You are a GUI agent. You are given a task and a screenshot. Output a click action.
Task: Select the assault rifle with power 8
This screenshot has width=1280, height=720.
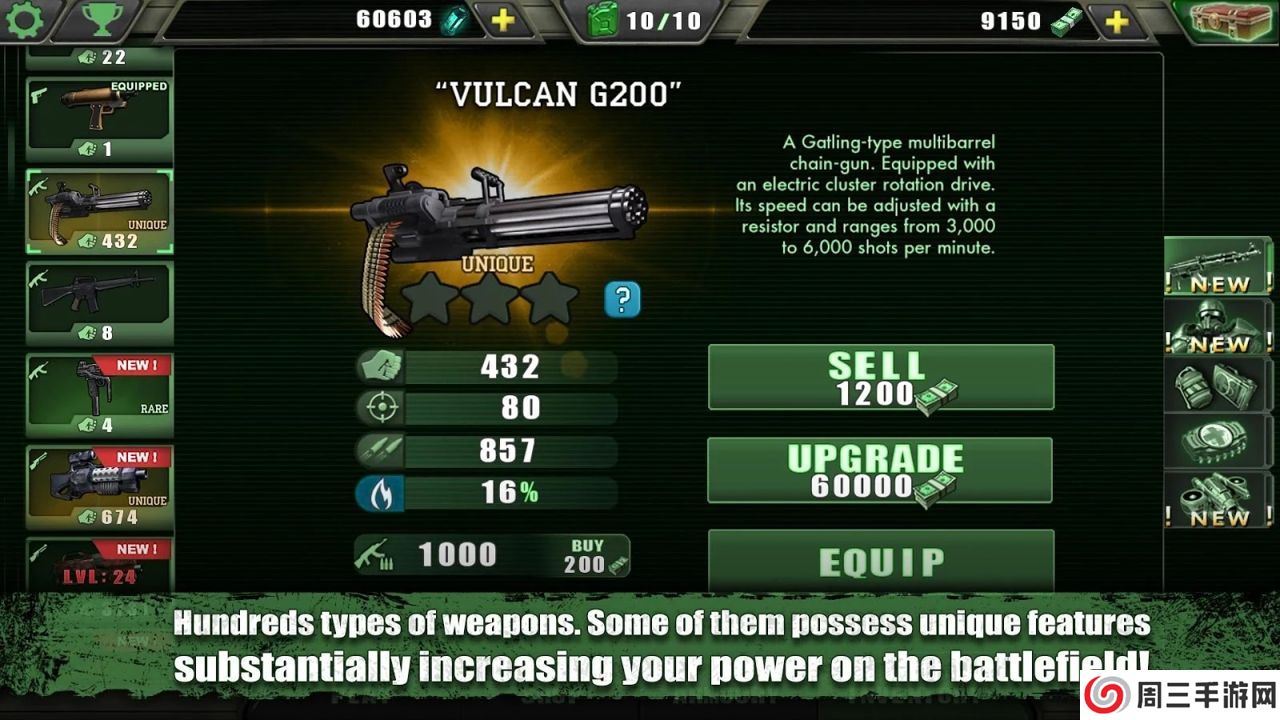coord(99,301)
